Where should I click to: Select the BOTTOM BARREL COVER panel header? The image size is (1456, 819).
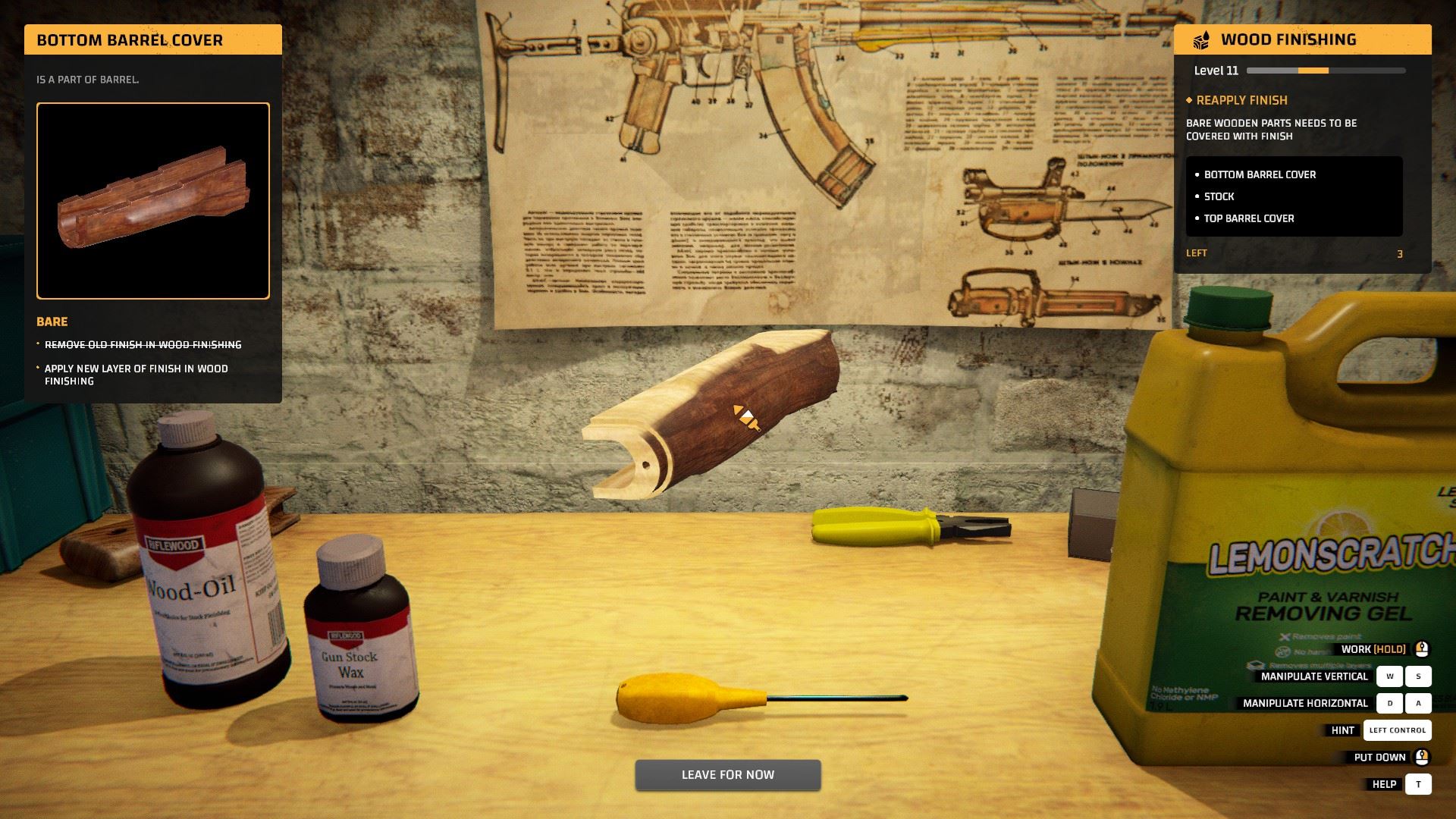pyautogui.click(x=129, y=39)
